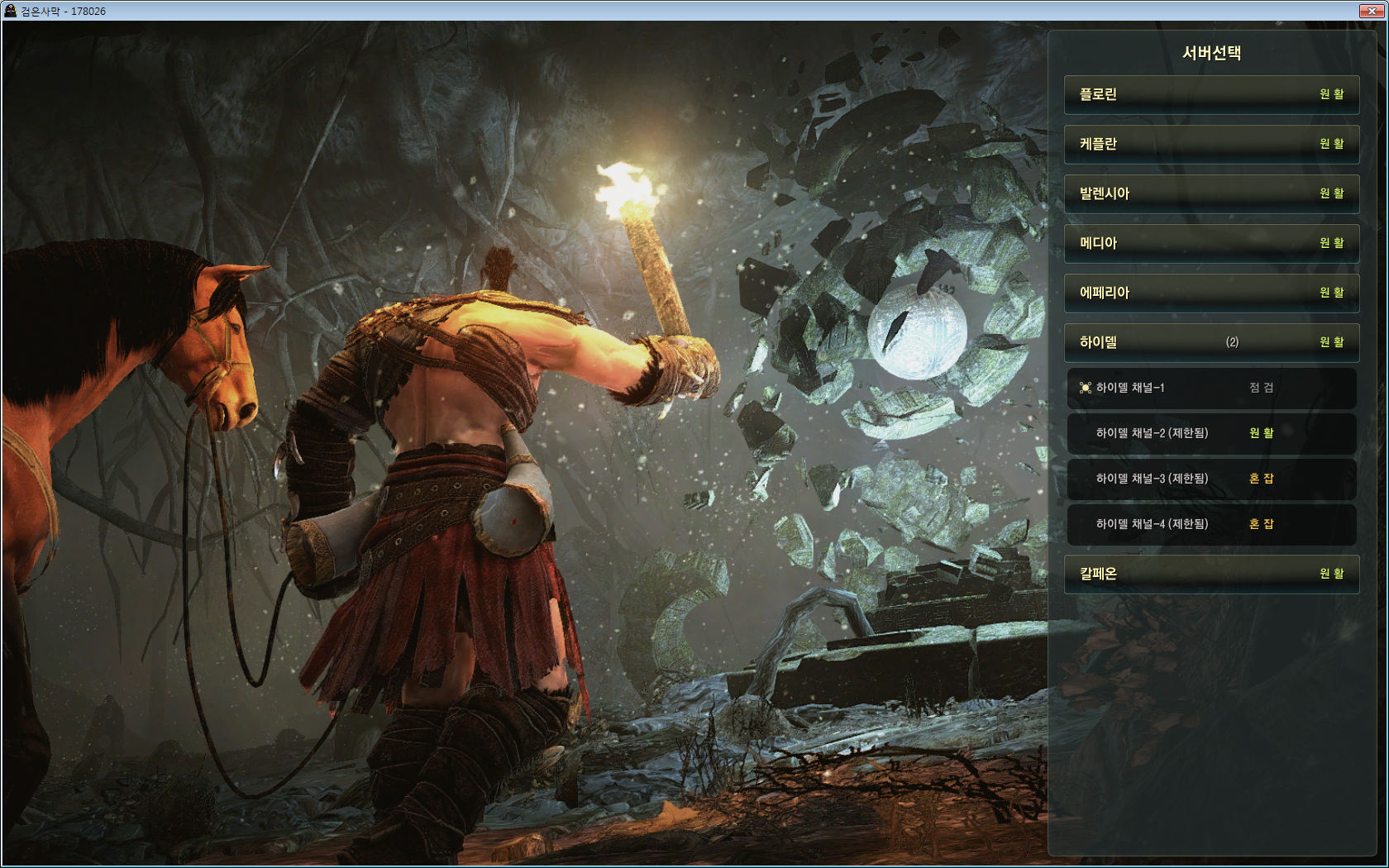Join channel 하이델 채널-2
Image resolution: width=1389 pixels, height=868 pixels.
point(1211,434)
